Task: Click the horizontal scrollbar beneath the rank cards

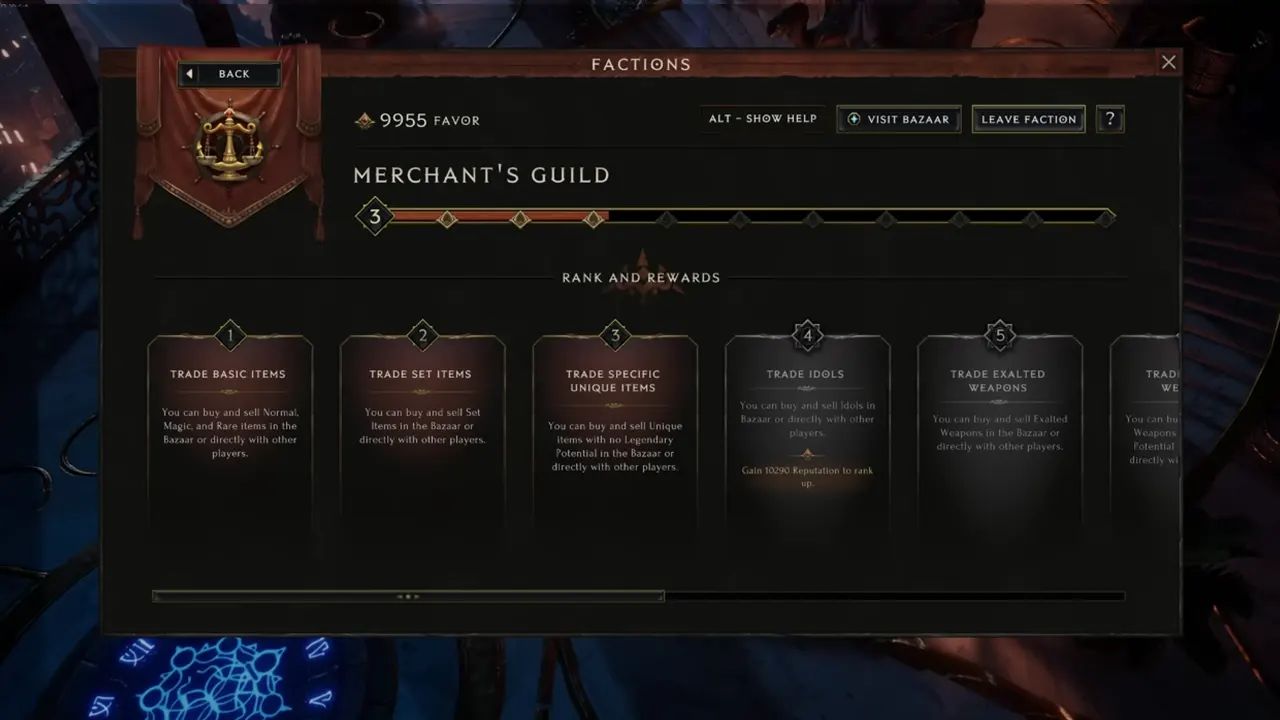Action: [408, 596]
